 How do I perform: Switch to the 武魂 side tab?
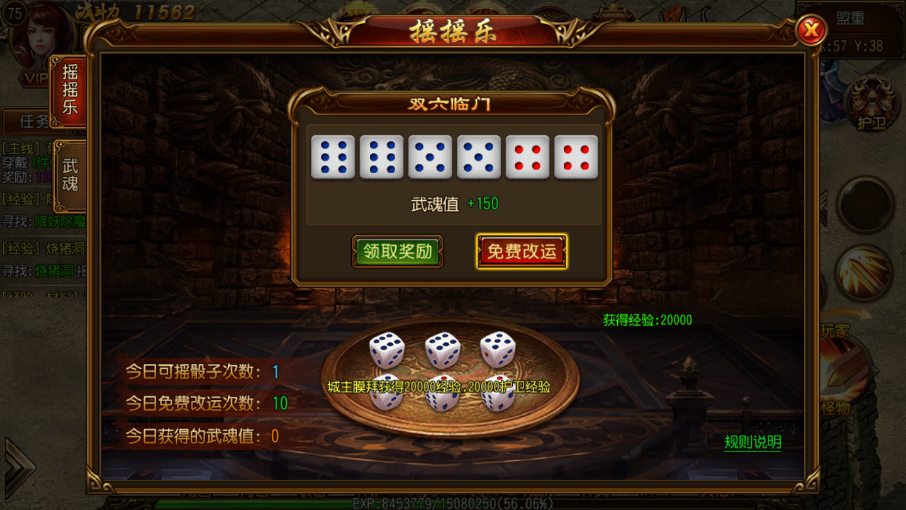coord(70,174)
